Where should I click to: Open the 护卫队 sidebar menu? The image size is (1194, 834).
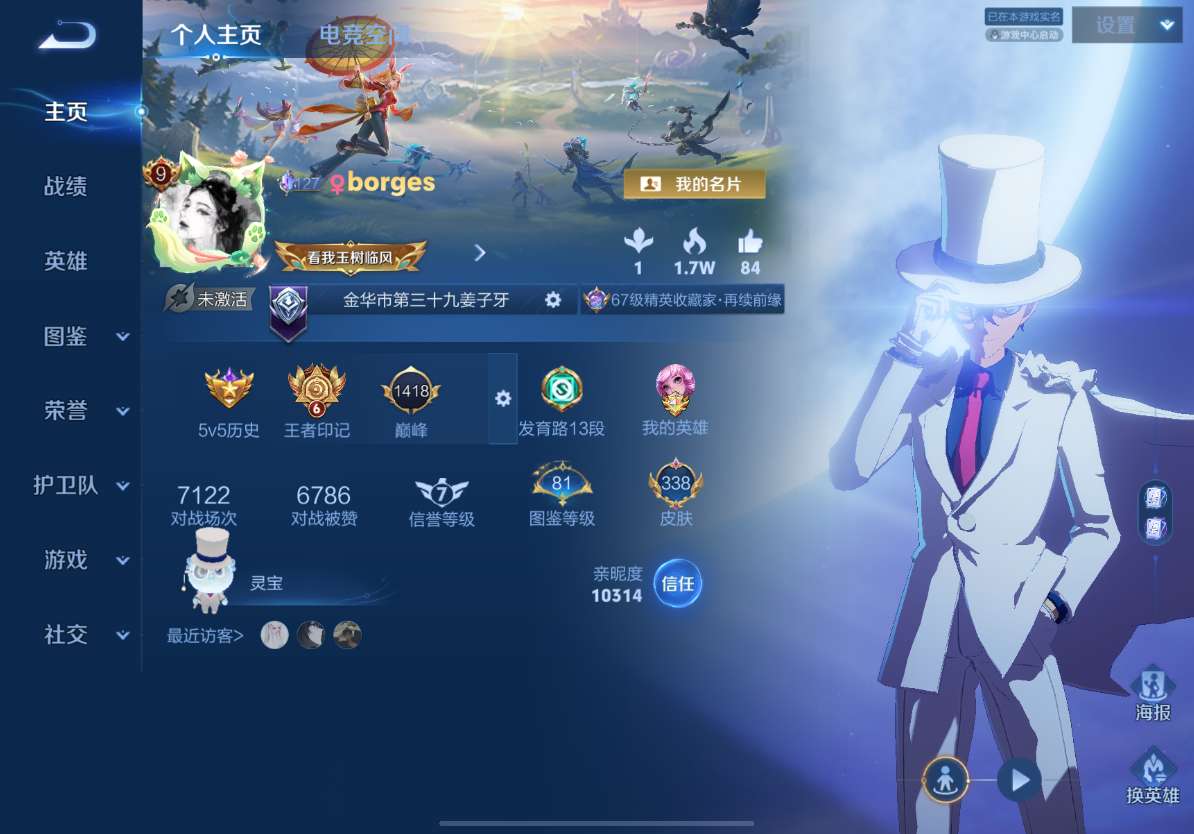[x=82, y=486]
